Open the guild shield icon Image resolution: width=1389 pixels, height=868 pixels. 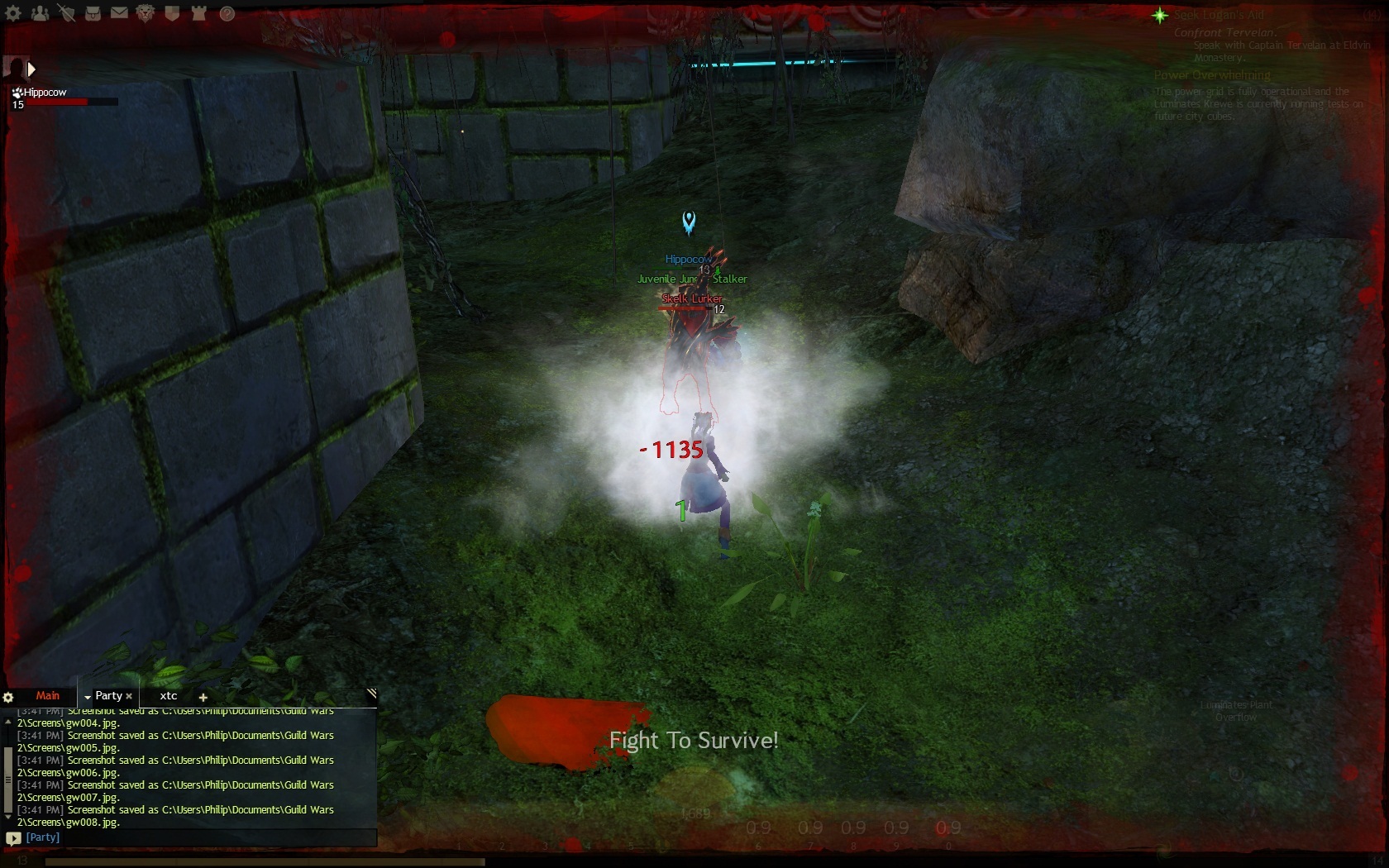click(172, 13)
